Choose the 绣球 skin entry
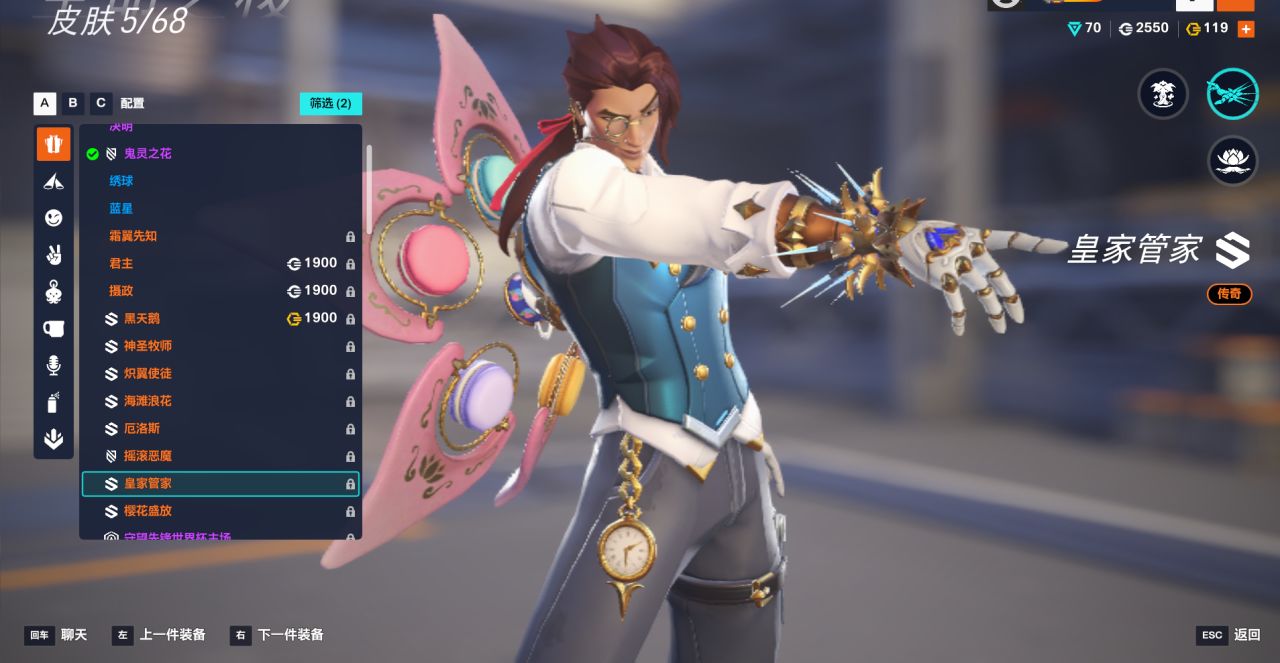 (121, 181)
